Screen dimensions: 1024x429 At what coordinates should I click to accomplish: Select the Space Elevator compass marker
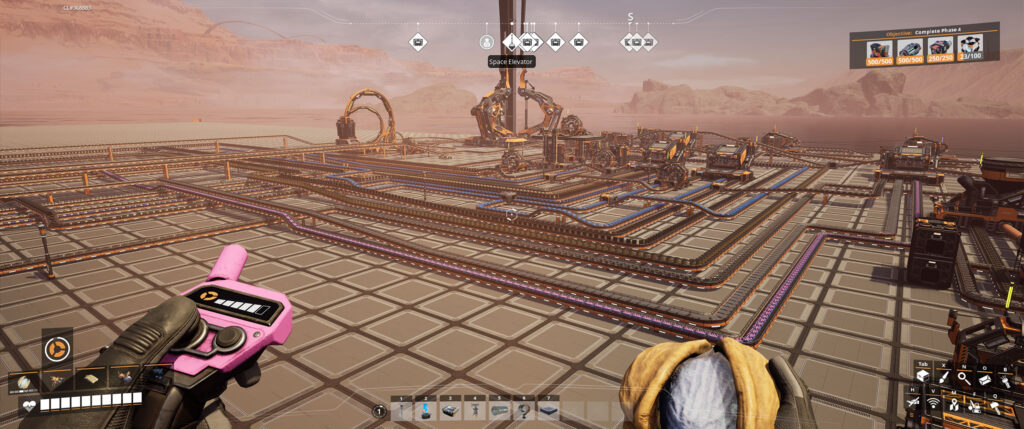(x=511, y=42)
